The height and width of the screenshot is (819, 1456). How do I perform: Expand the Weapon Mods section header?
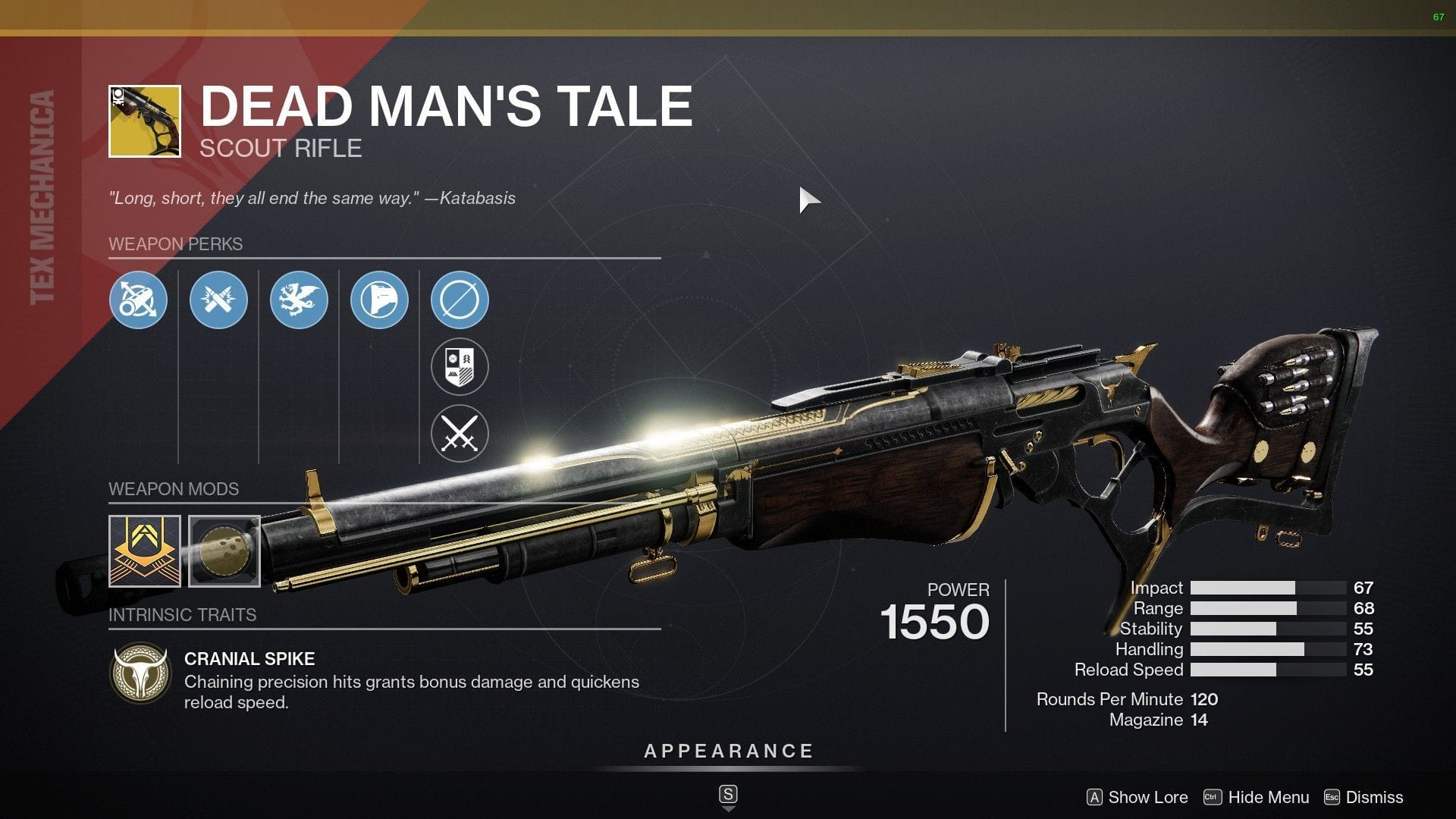pos(174,489)
